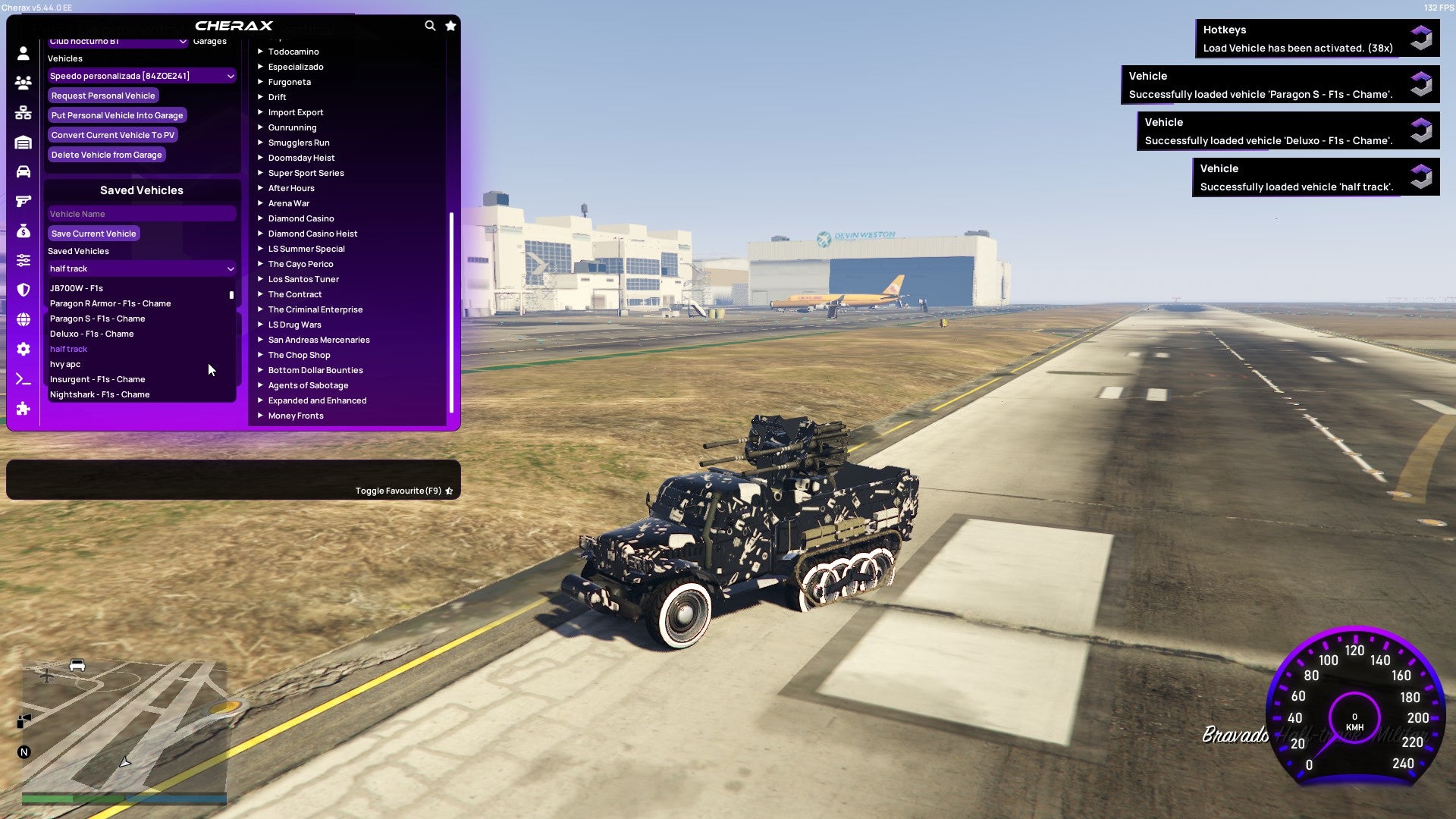Open the Money bag menu

(22, 230)
